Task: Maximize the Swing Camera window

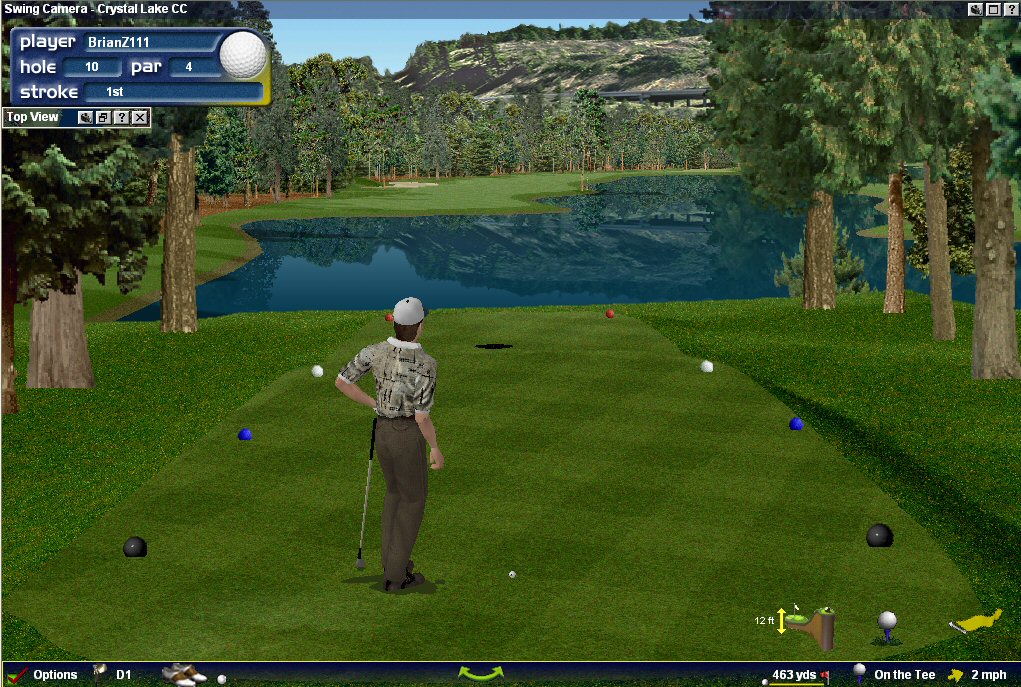Action: tap(993, 9)
